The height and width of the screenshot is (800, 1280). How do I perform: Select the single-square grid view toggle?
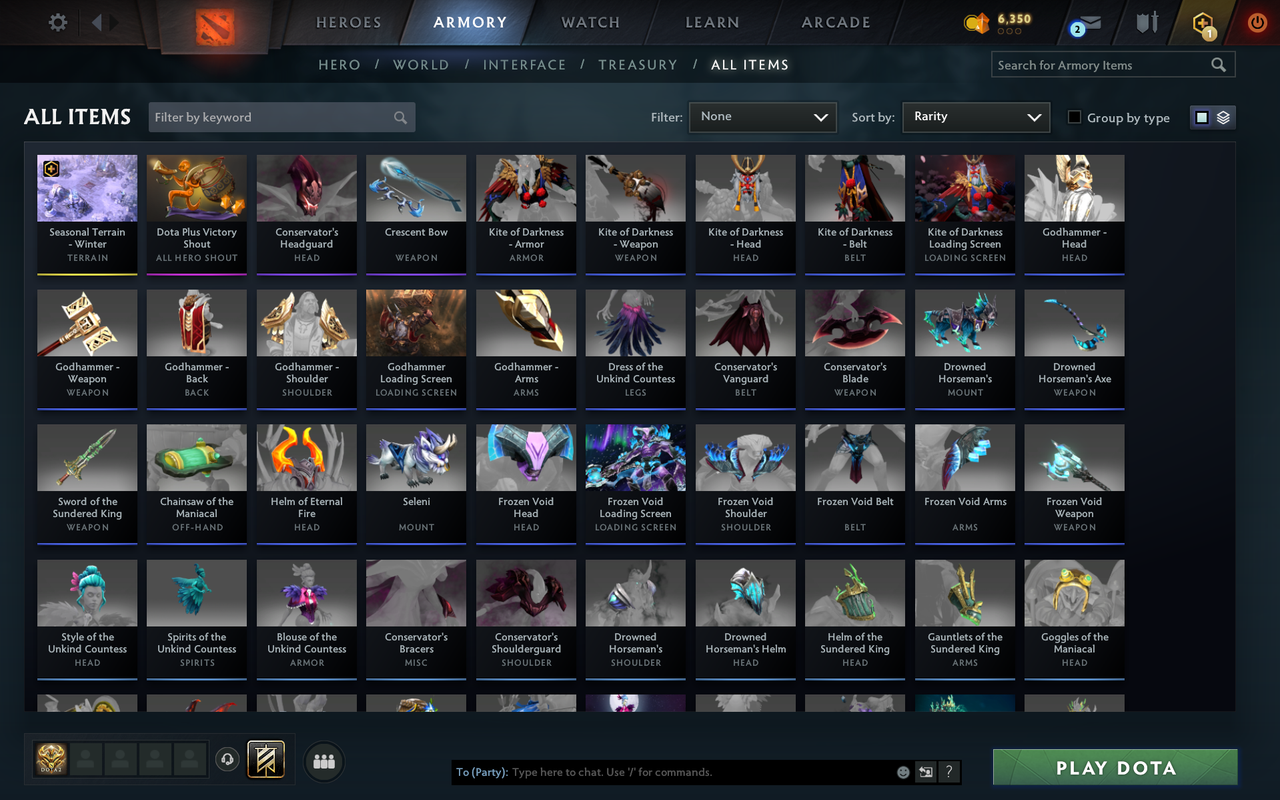[1201, 116]
